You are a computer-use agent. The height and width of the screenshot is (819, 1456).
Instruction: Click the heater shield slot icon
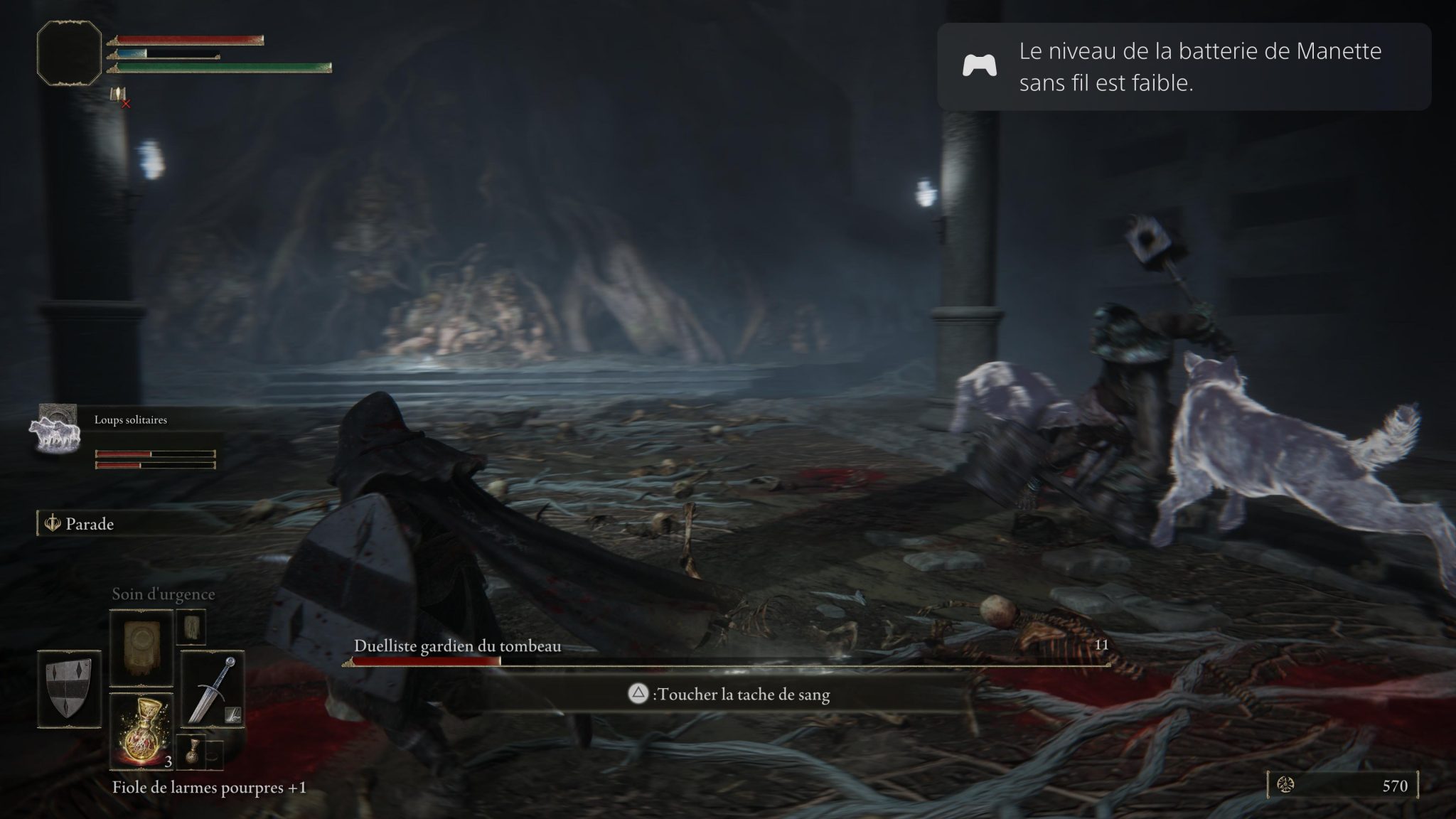pyautogui.click(x=68, y=686)
